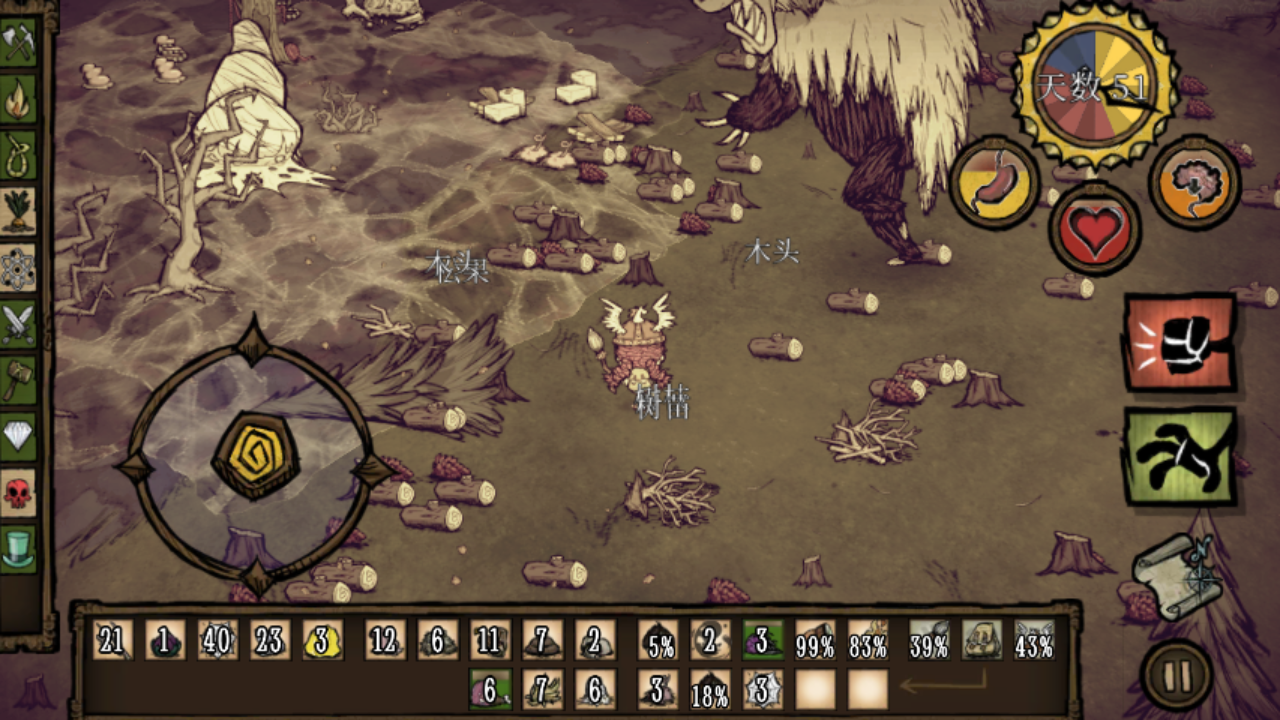The height and width of the screenshot is (720, 1280).
Task: Select the equipped item at 99% durability
Action: point(815,640)
